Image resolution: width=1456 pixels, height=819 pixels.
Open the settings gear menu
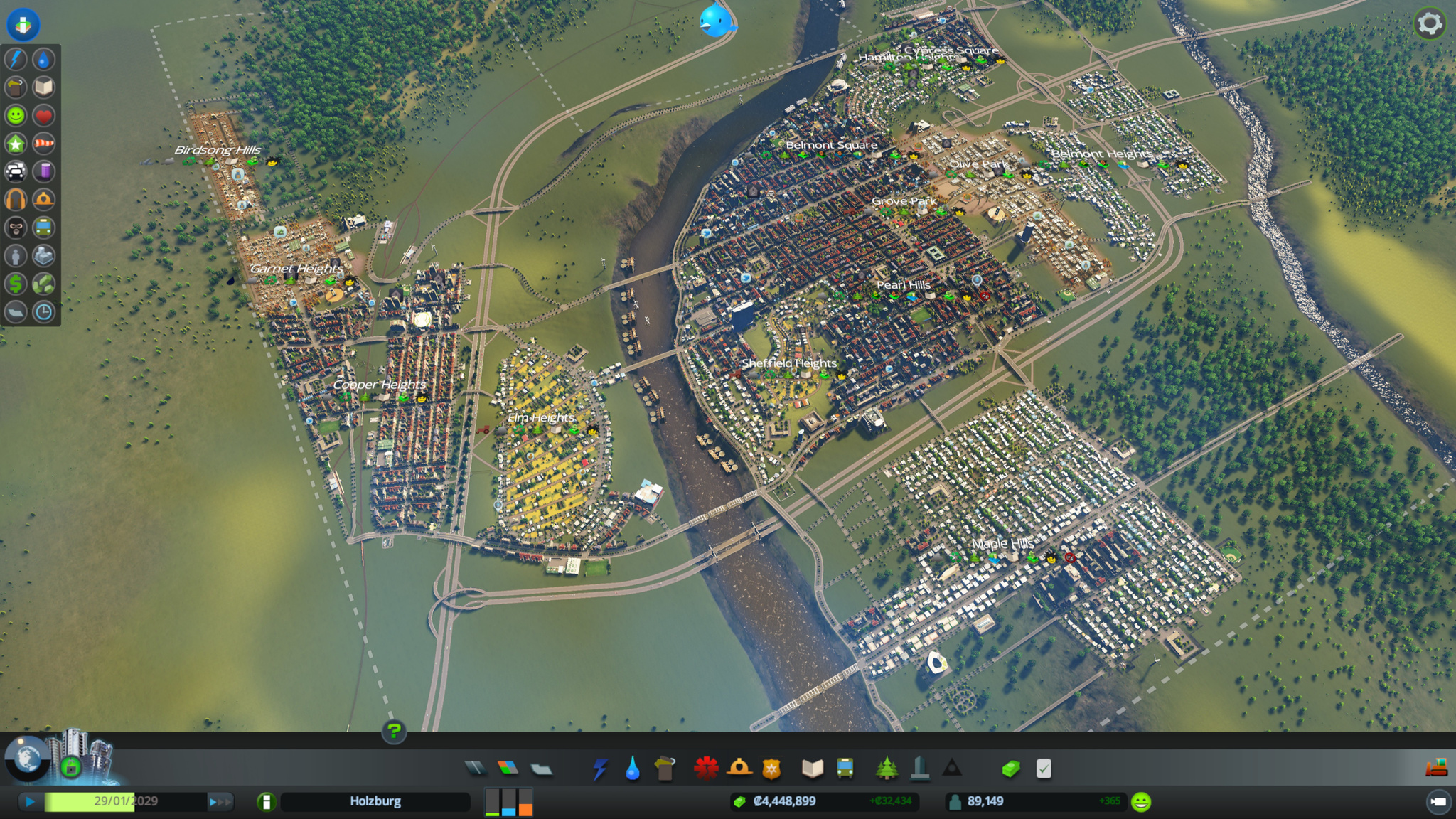[x=1430, y=24]
